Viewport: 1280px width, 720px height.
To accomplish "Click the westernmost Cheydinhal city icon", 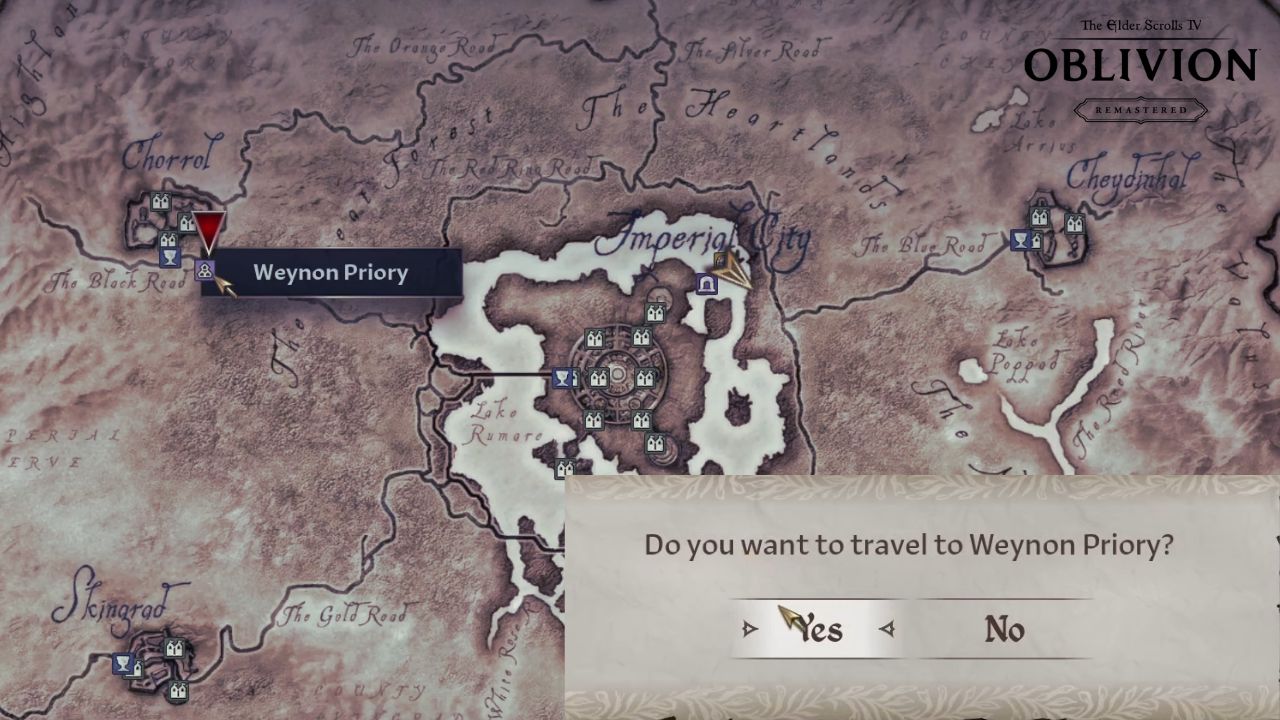I will pos(1039,218).
